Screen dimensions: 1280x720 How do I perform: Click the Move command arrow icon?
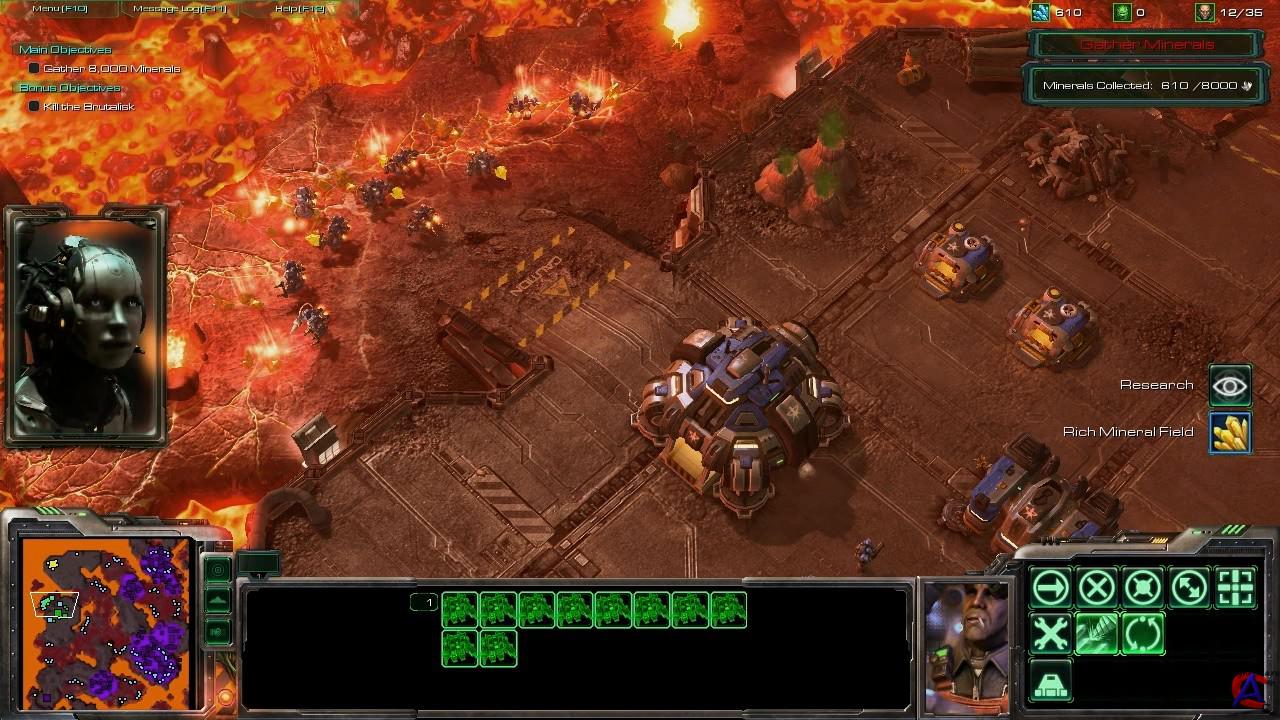[x=1051, y=588]
